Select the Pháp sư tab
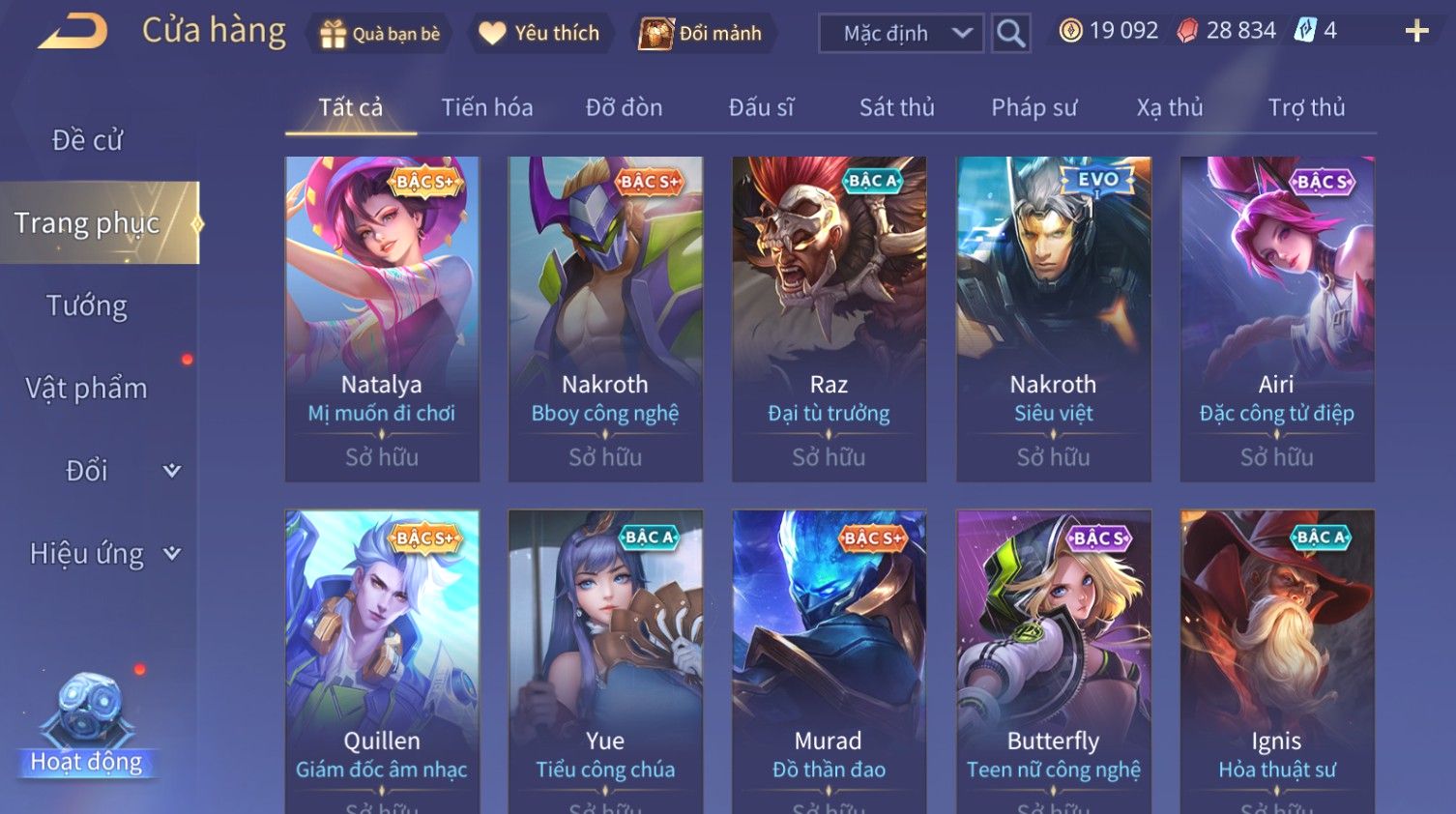 tap(1034, 107)
